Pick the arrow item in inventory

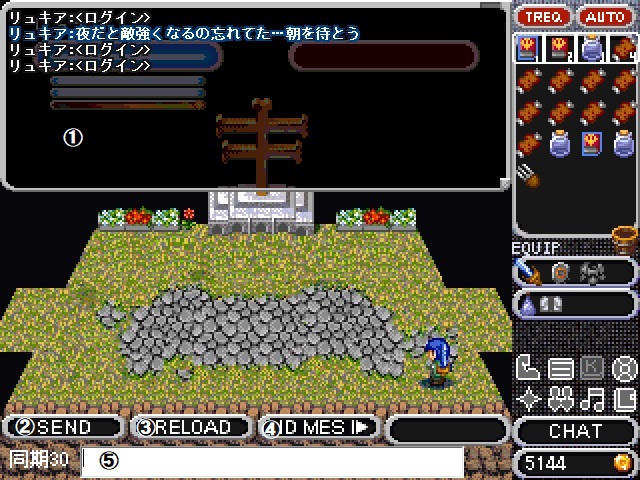click(528, 176)
